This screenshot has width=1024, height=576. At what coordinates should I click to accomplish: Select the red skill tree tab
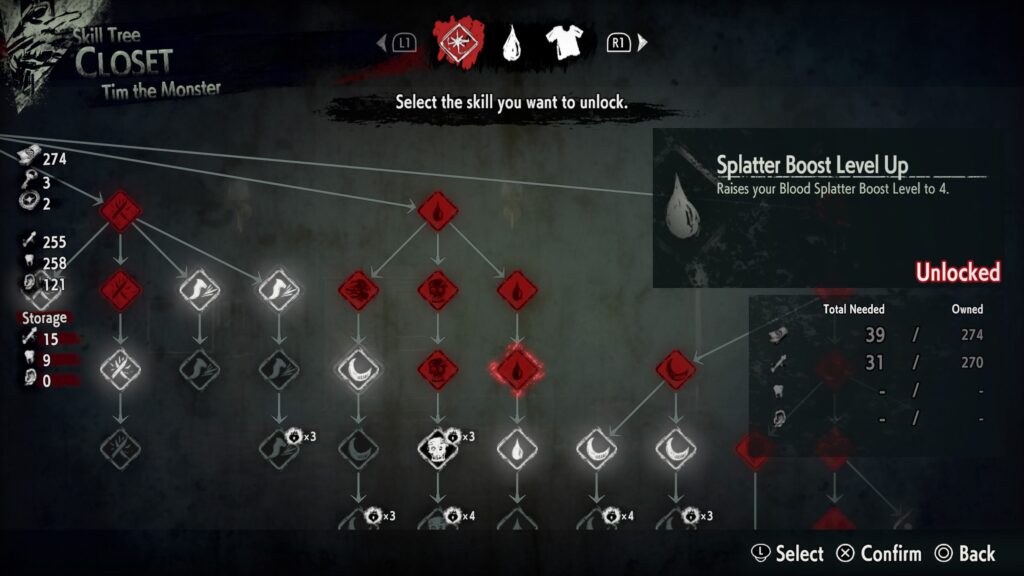pyautogui.click(x=457, y=42)
